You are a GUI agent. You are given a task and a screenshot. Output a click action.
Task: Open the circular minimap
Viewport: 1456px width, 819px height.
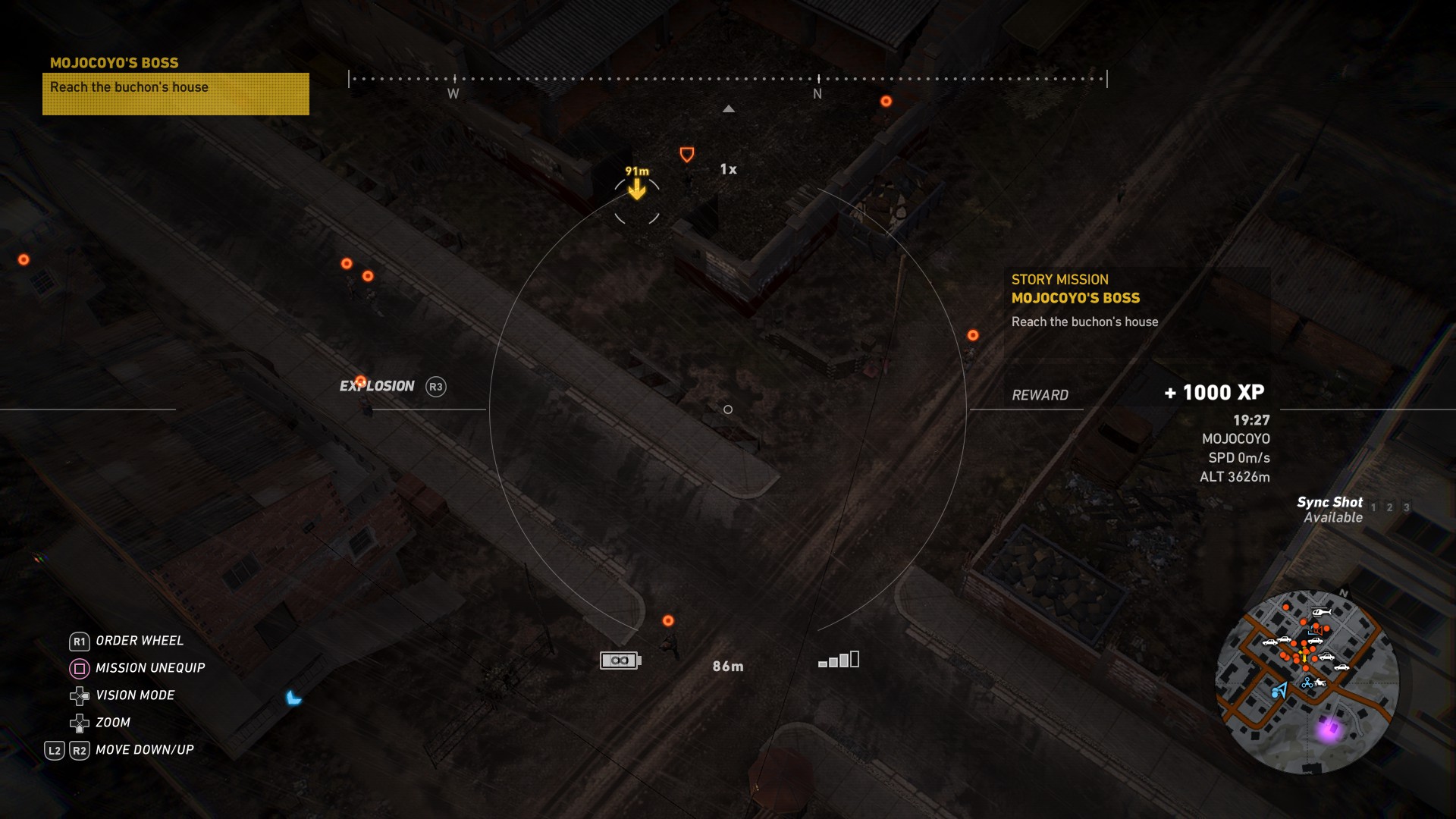1307,681
